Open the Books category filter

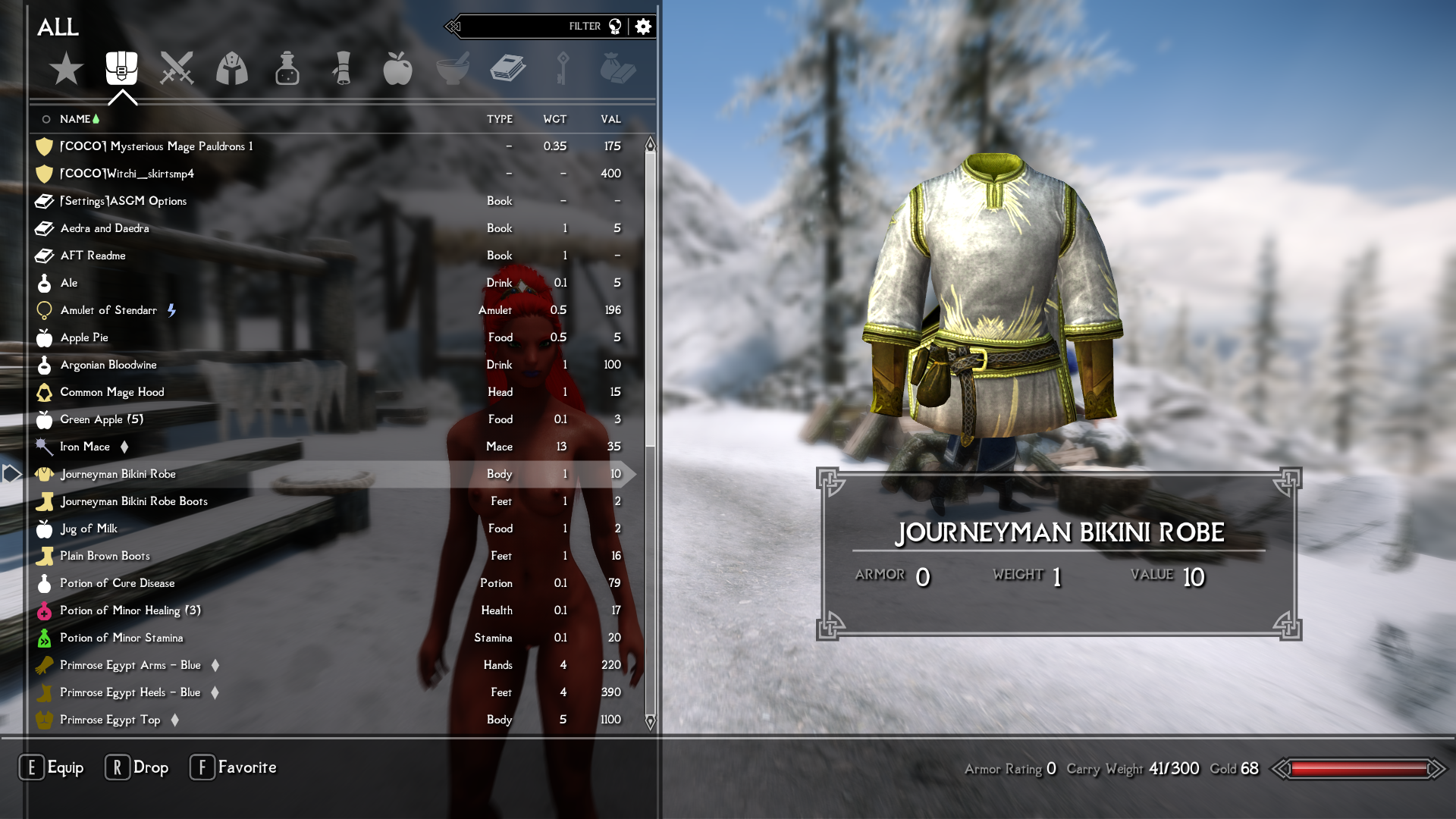tap(508, 68)
